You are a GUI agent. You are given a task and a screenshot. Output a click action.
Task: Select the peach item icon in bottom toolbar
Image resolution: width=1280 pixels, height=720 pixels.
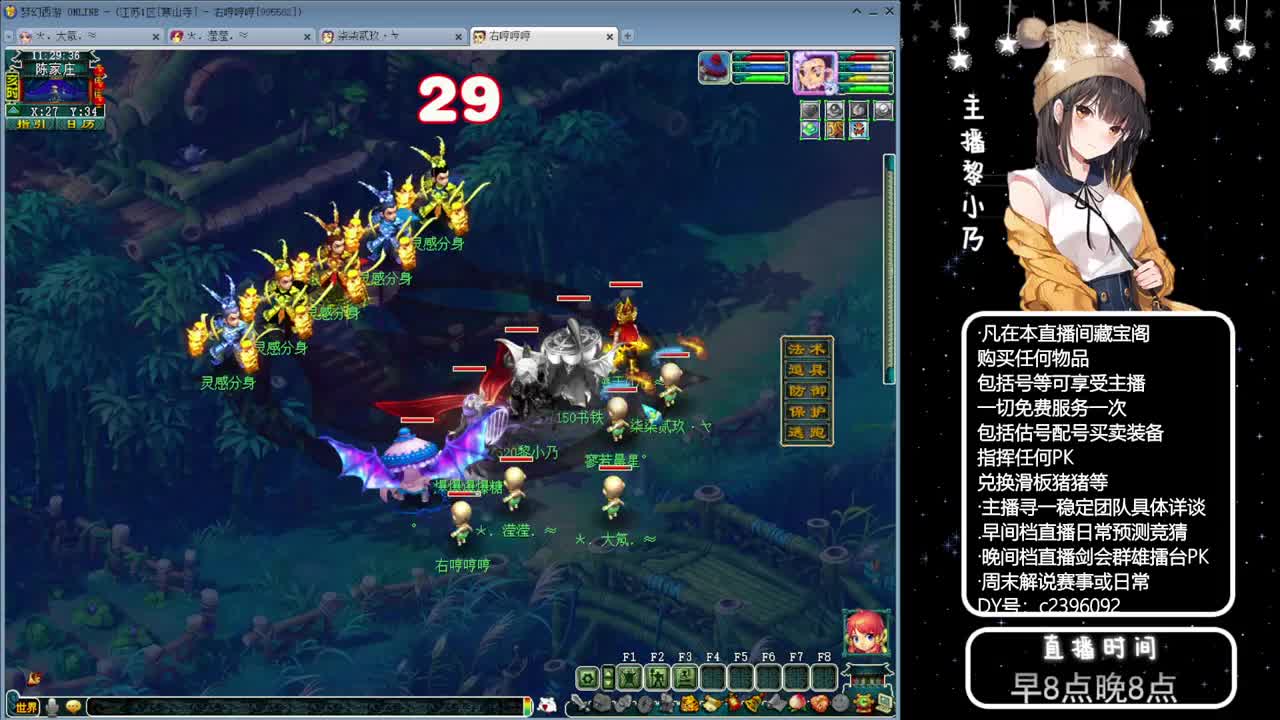pos(796,701)
